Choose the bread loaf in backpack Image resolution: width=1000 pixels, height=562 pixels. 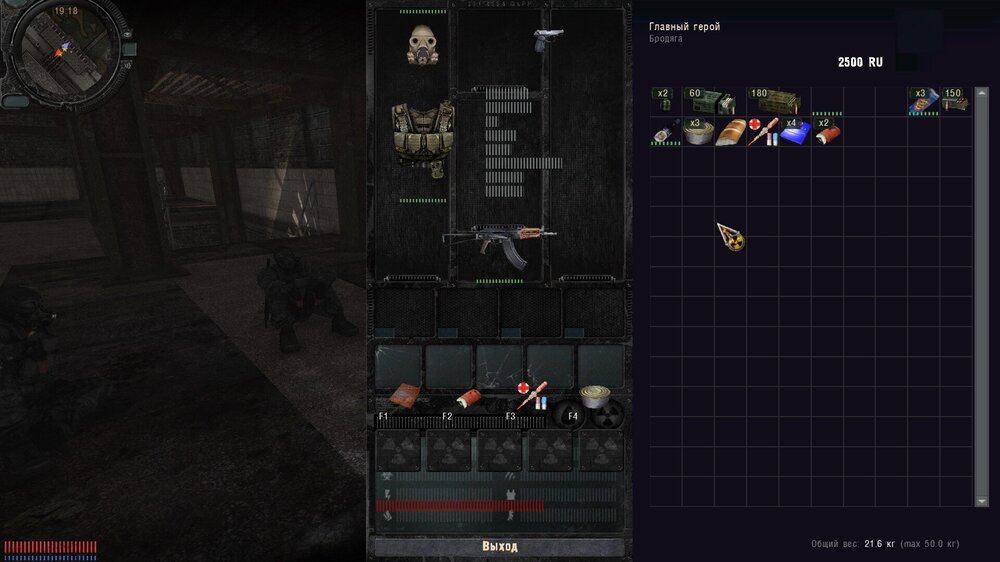[730, 133]
